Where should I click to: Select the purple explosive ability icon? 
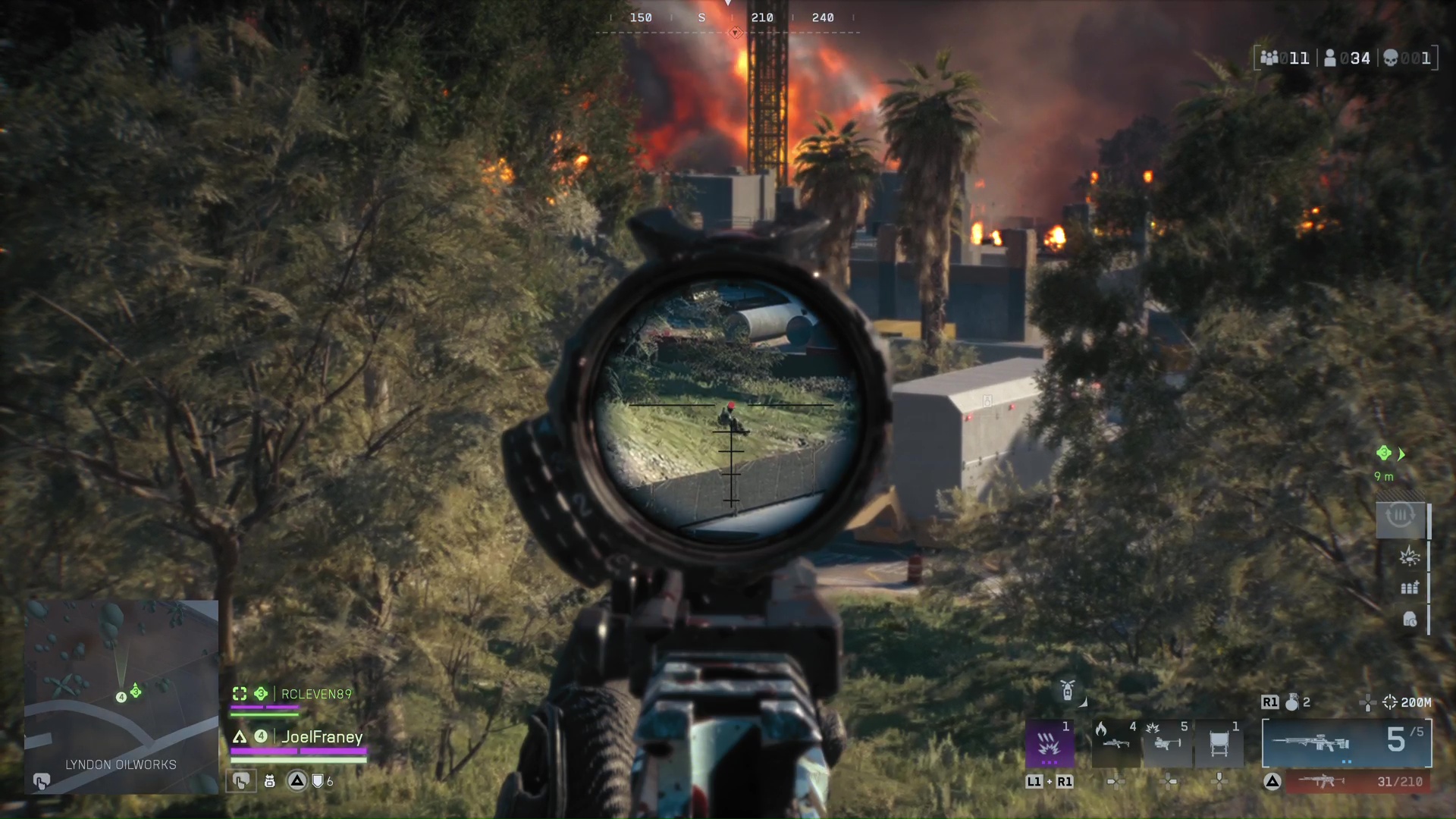click(1050, 742)
